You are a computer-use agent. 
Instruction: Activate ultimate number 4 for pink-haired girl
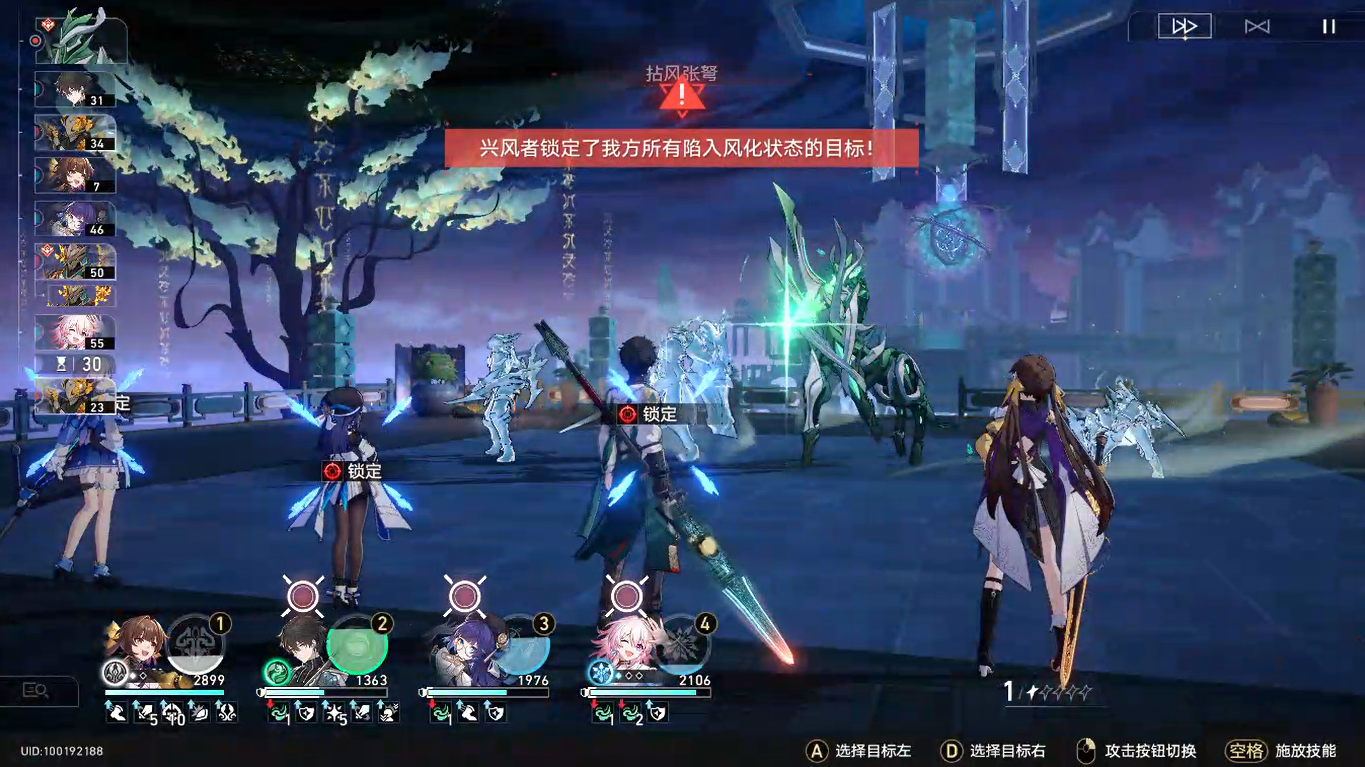(x=682, y=644)
